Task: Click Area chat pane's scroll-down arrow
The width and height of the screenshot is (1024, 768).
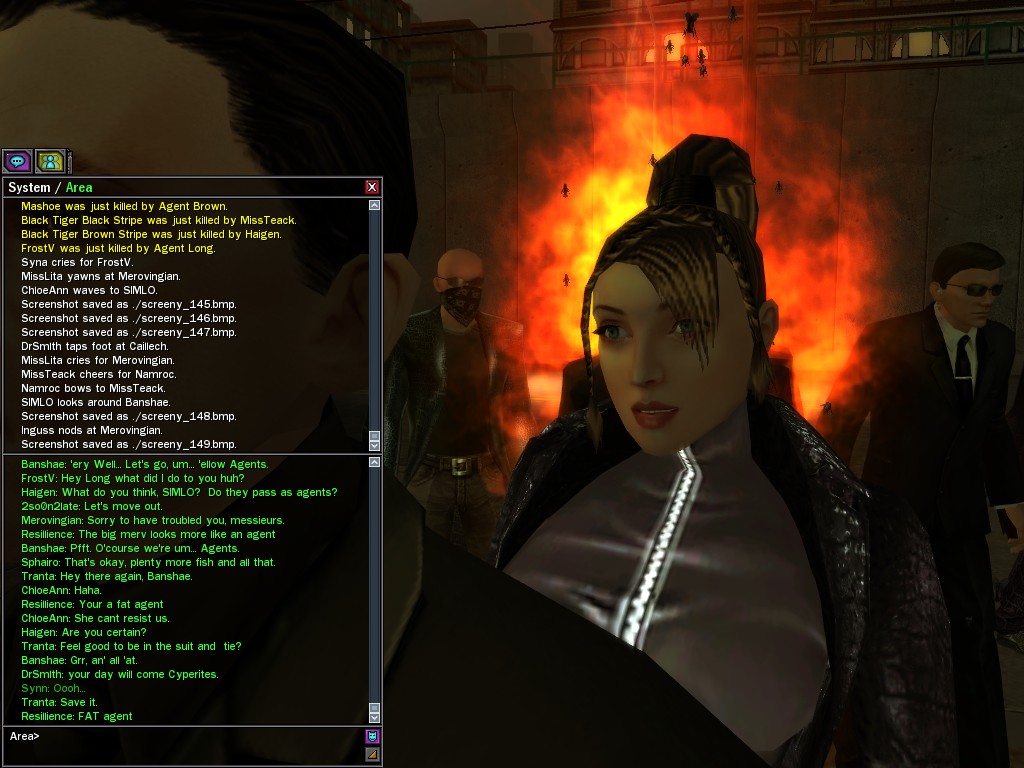Action: (x=375, y=716)
